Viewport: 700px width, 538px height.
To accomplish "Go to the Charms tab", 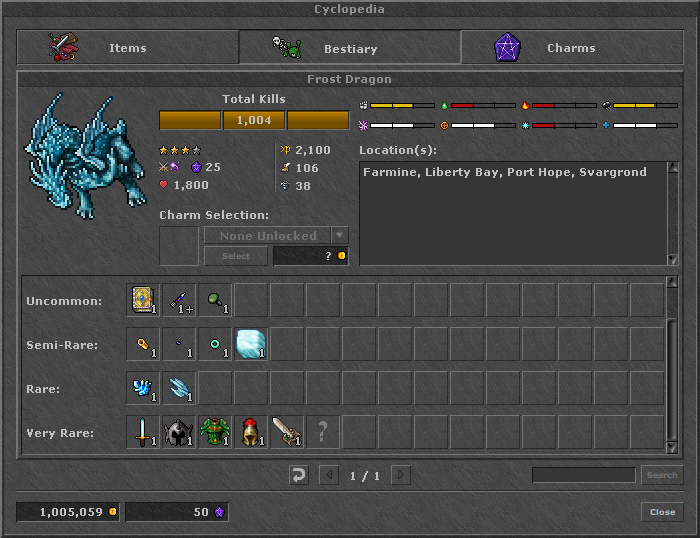I will 571,48.
